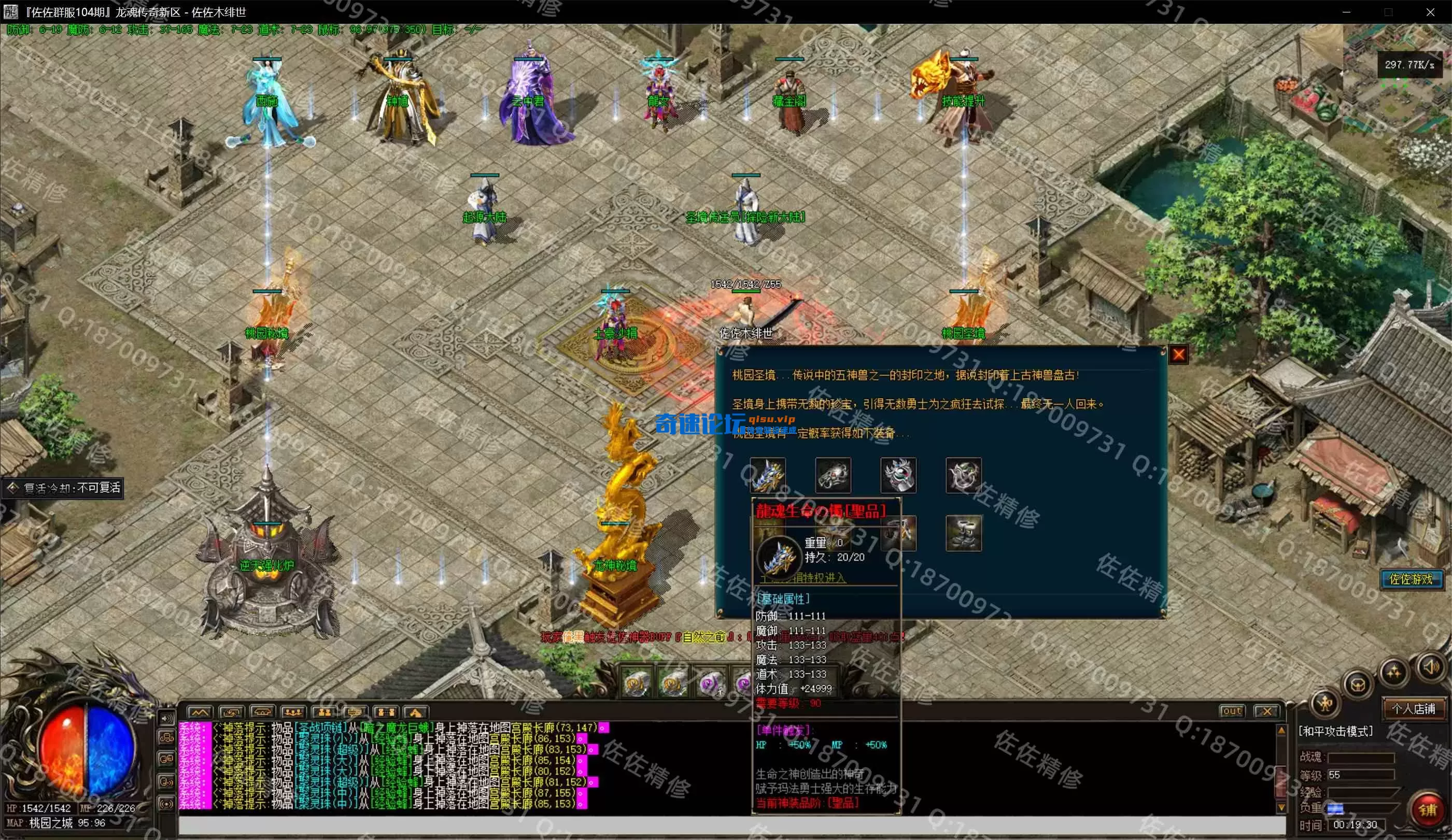The image size is (1452, 840).
Task: Select the mountain-icon chat toolbar button
Action: 200,713
